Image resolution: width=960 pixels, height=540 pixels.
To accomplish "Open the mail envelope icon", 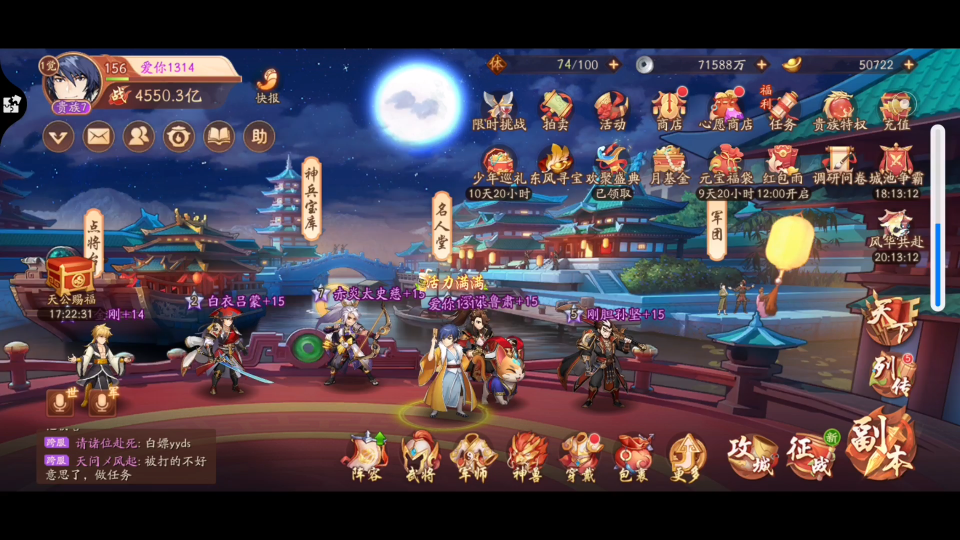I will click(98, 136).
